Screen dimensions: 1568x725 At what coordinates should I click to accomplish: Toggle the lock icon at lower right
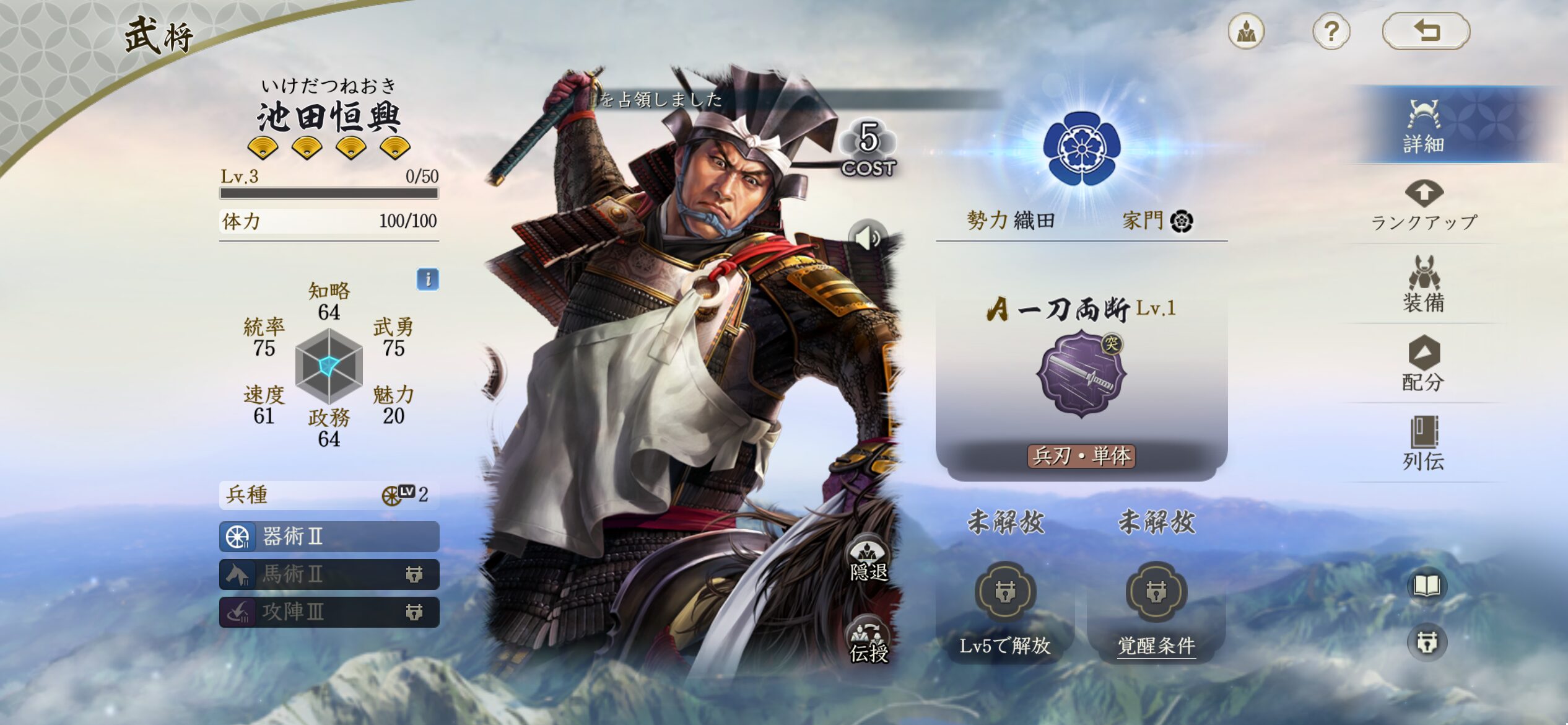point(1427,643)
